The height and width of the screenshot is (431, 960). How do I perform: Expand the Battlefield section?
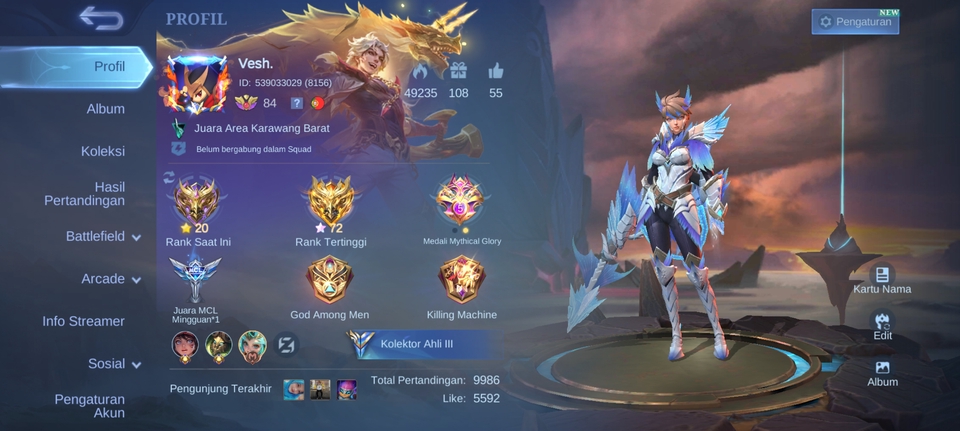tap(103, 237)
